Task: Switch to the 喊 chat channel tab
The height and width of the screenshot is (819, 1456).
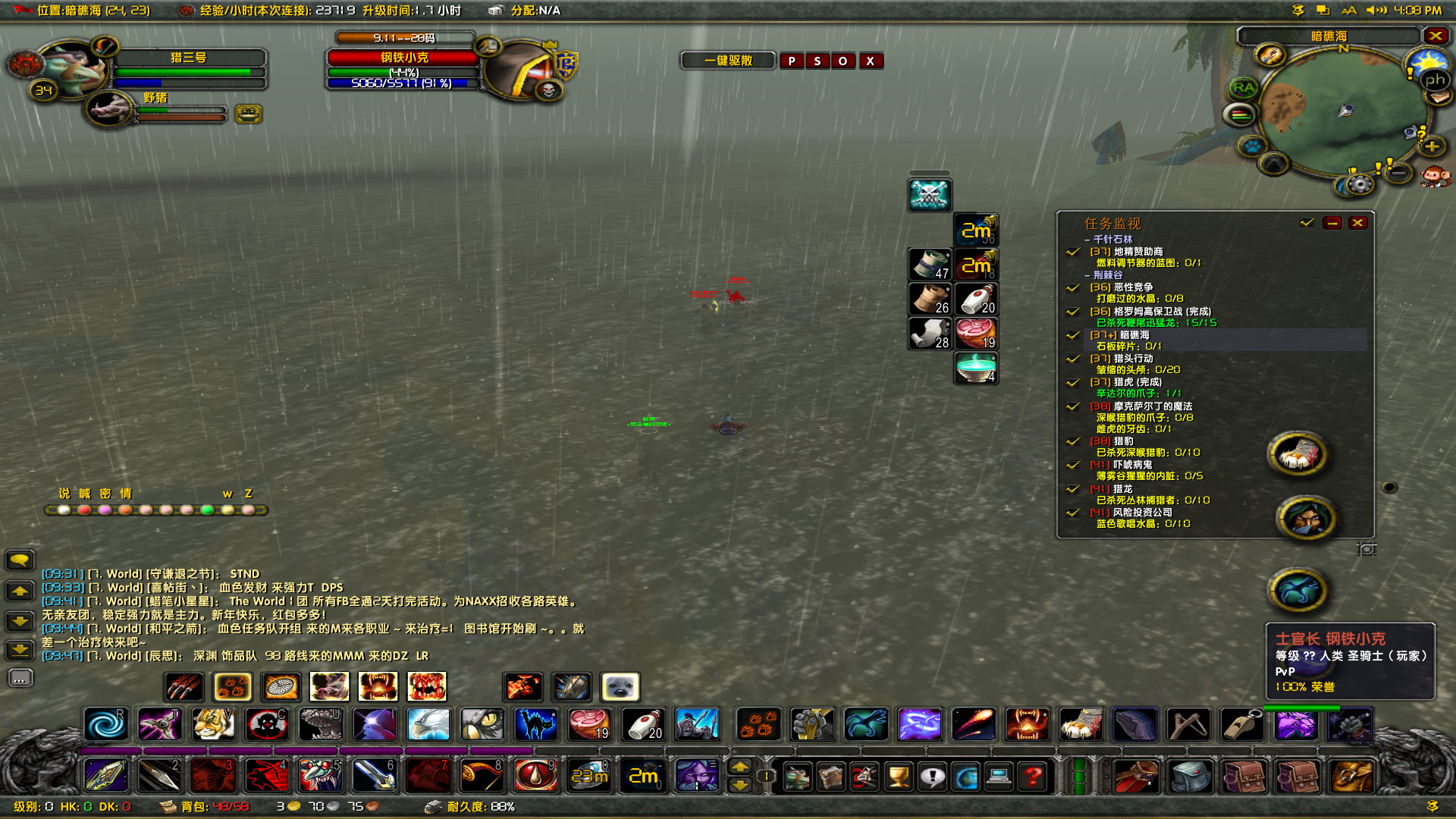Action: [84, 494]
